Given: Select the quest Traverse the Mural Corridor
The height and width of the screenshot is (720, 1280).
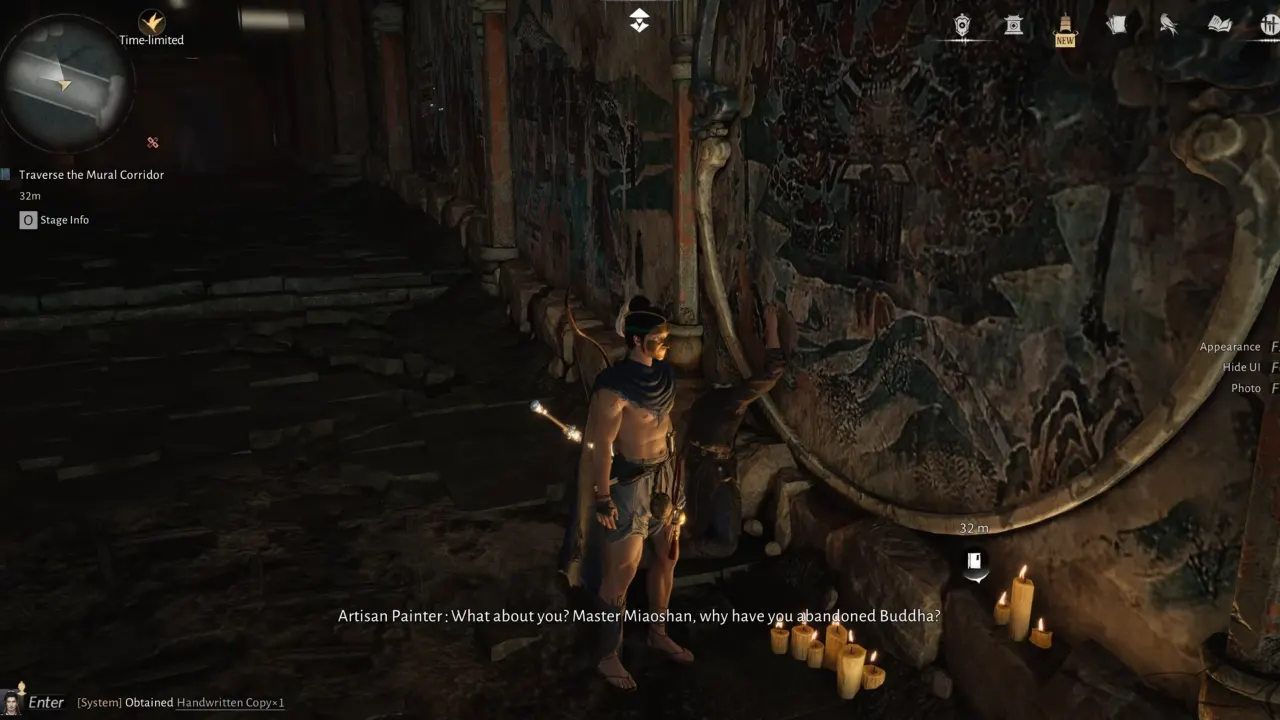Looking at the screenshot, I should tap(91, 174).
